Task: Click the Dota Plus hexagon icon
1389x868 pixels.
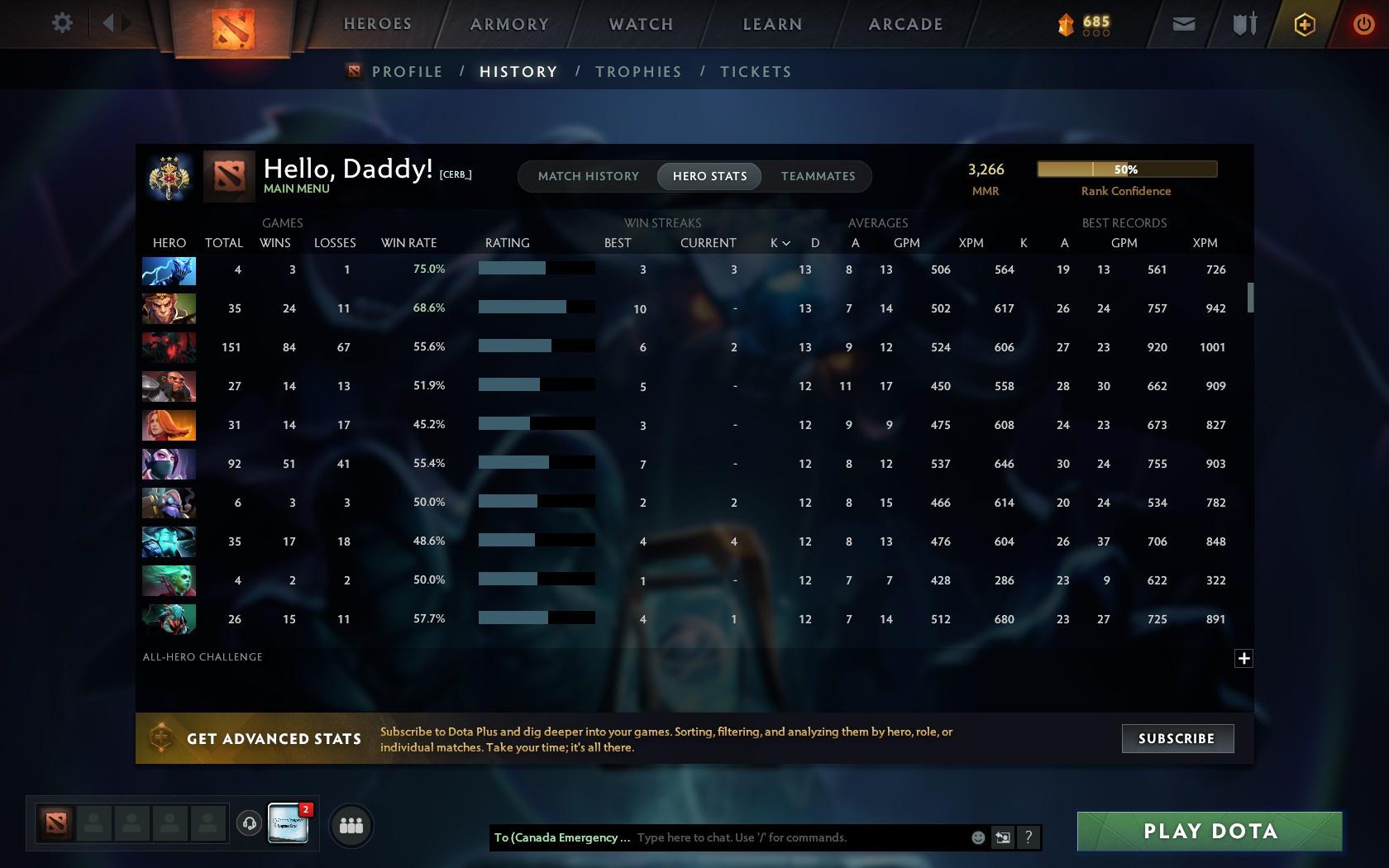Action: pos(1305,24)
